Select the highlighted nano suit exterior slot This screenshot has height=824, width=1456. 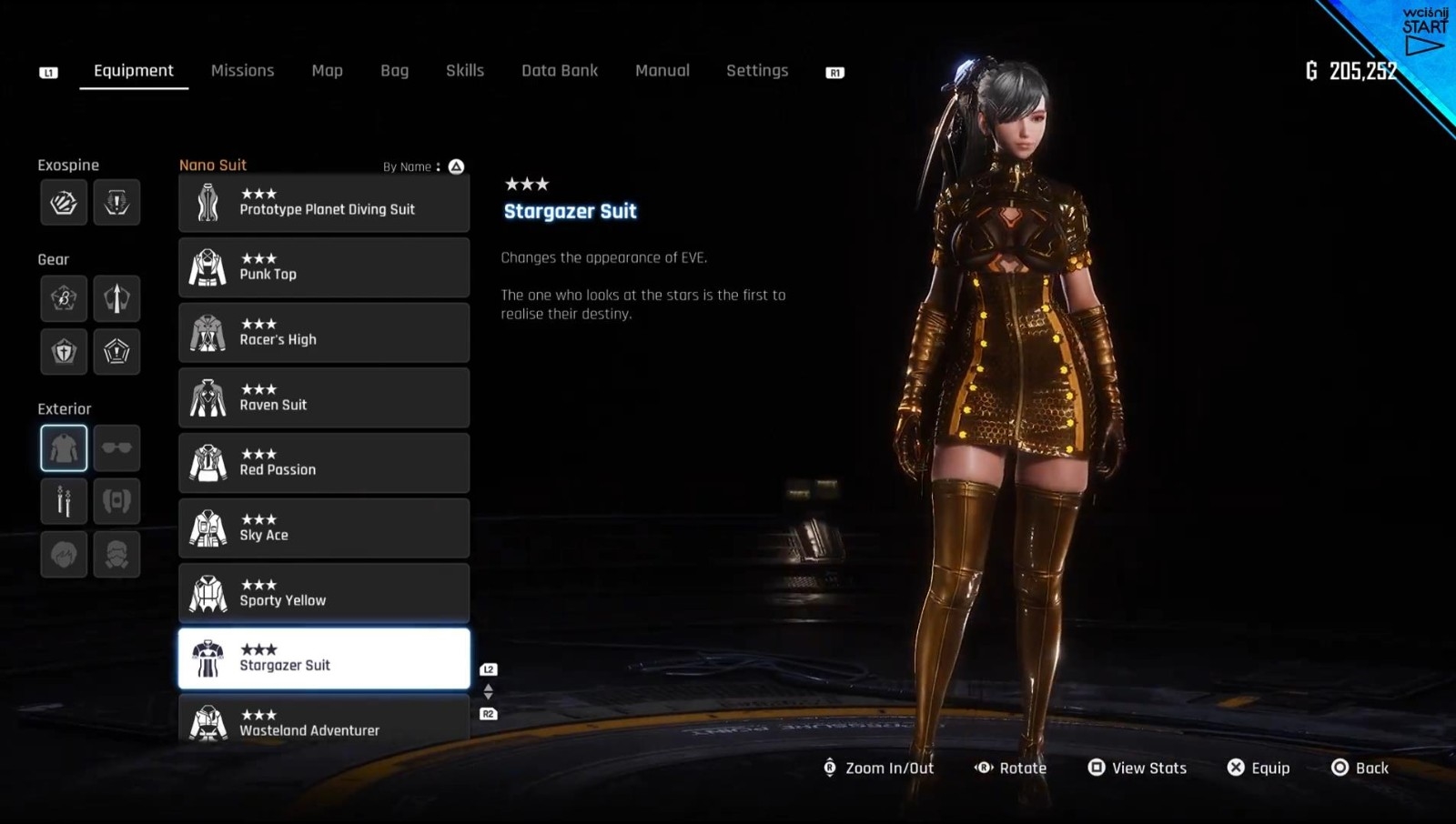click(x=64, y=447)
